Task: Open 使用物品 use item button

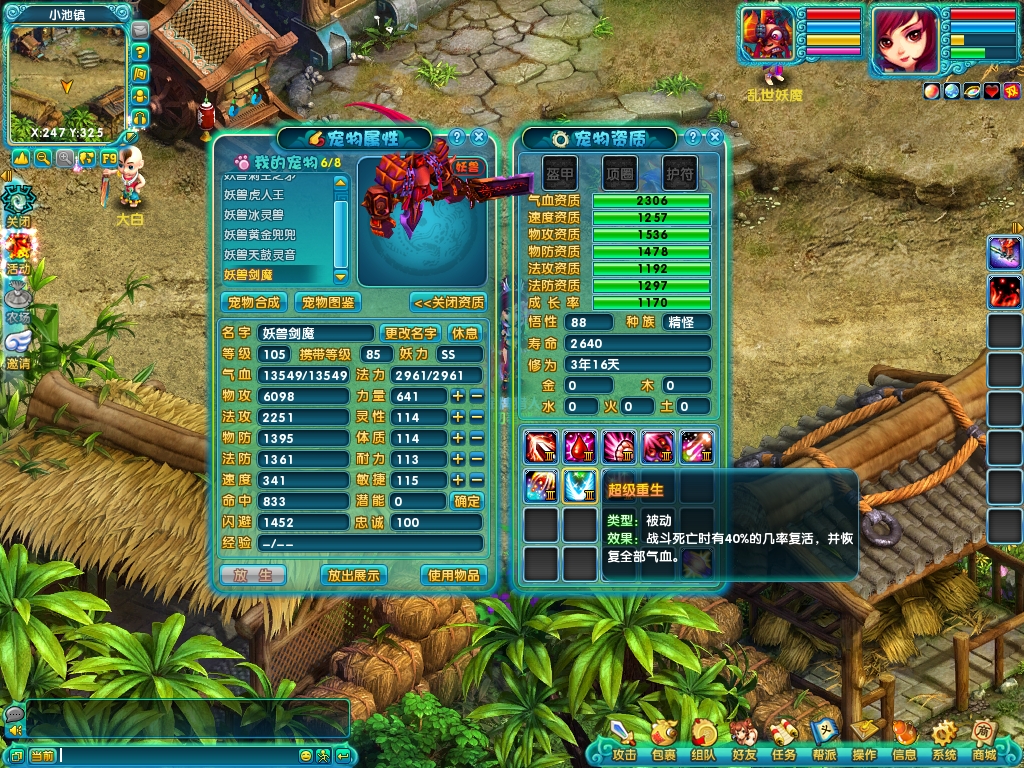Action: (455, 575)
